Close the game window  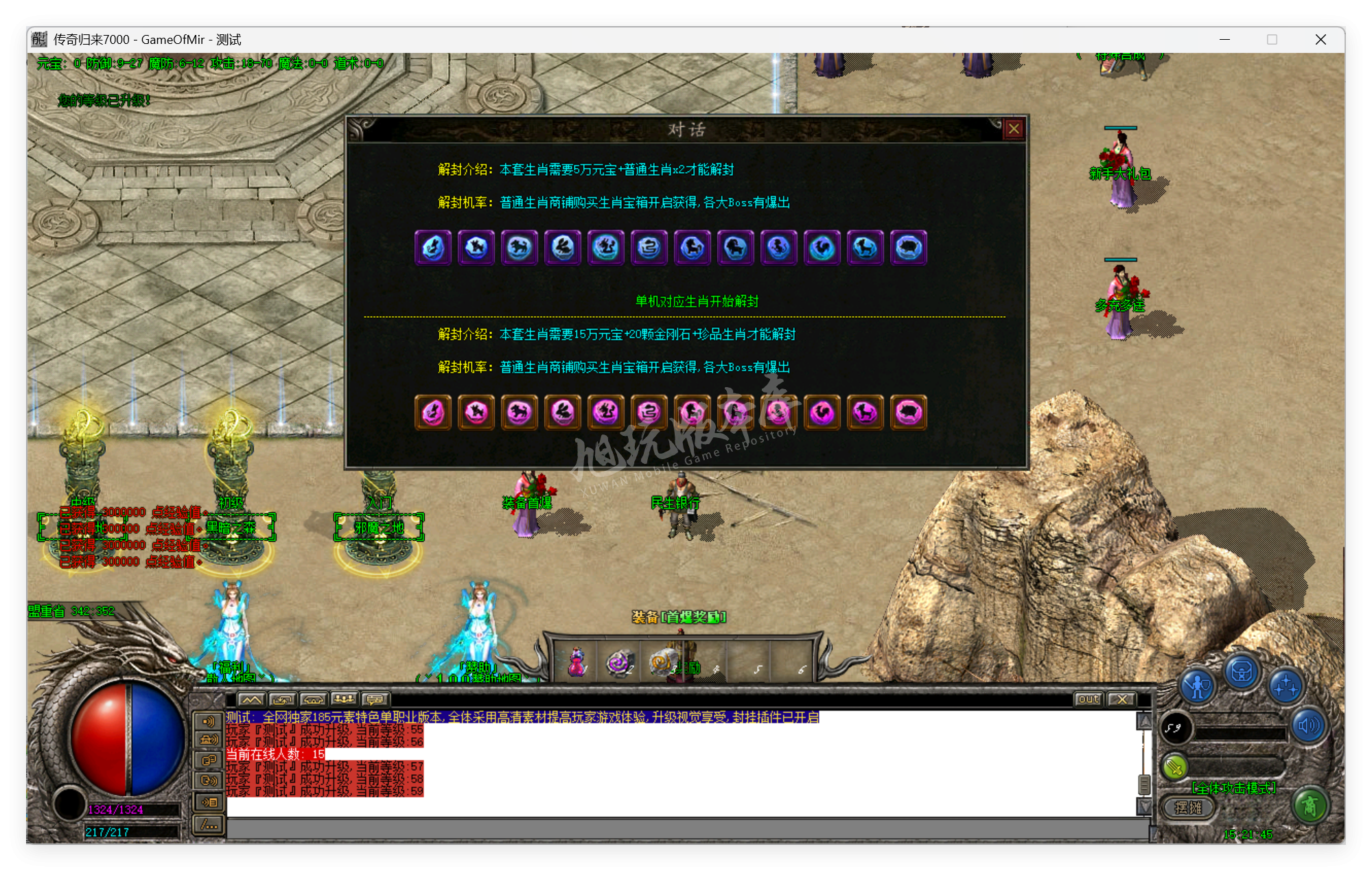[1321, 40]
